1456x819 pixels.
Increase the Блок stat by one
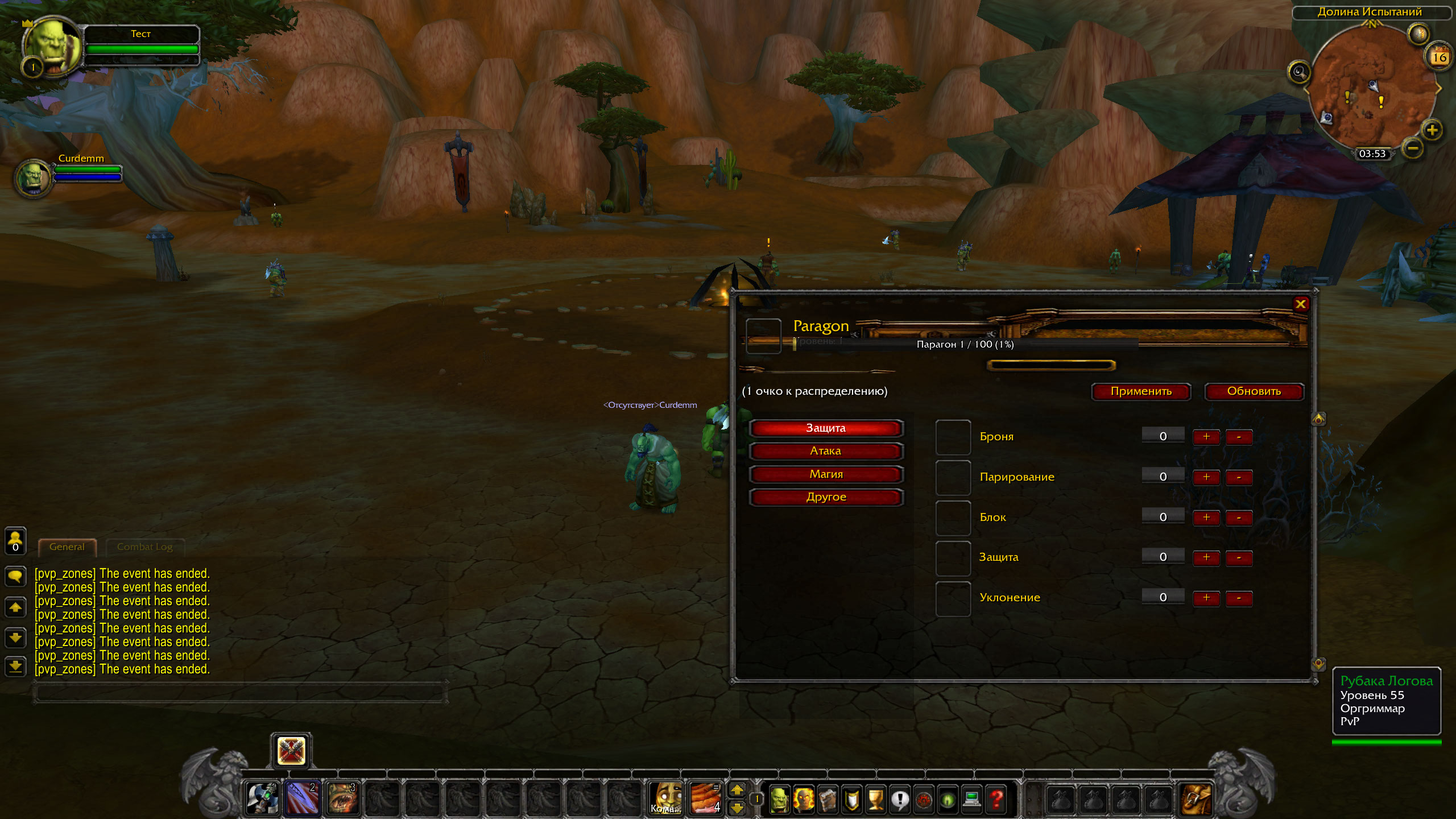point(1206,518)
